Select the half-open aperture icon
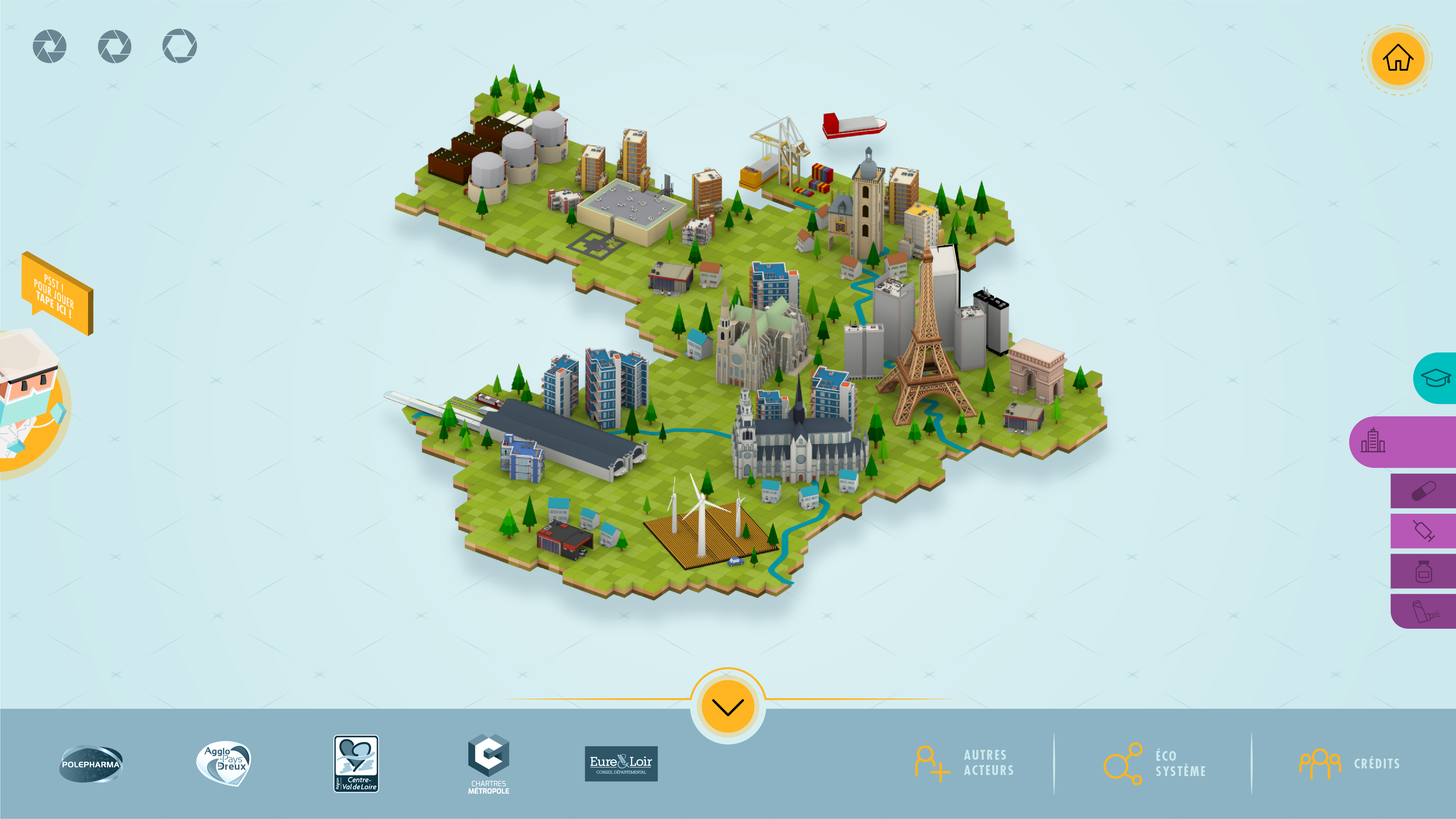Screen dimensions: 1456x819 (115, 46)
